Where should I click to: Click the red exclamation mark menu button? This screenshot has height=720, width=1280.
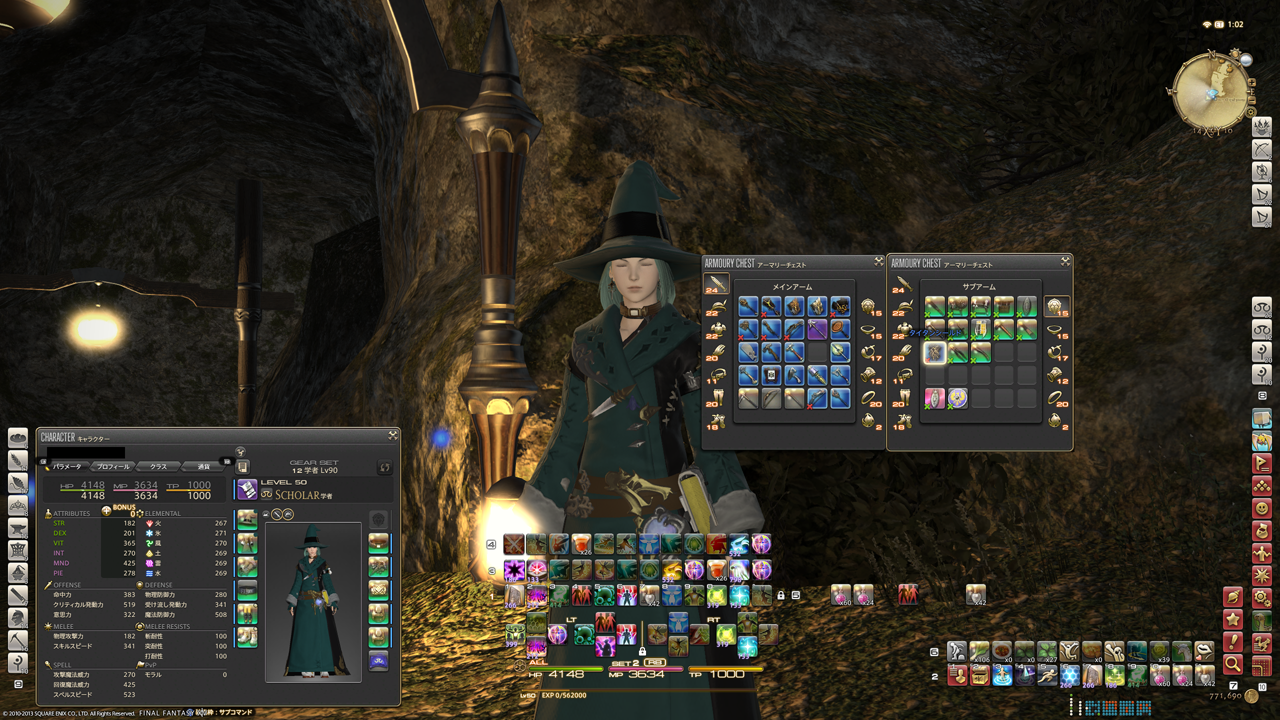pyautogui.click(x=1233, y=642)
